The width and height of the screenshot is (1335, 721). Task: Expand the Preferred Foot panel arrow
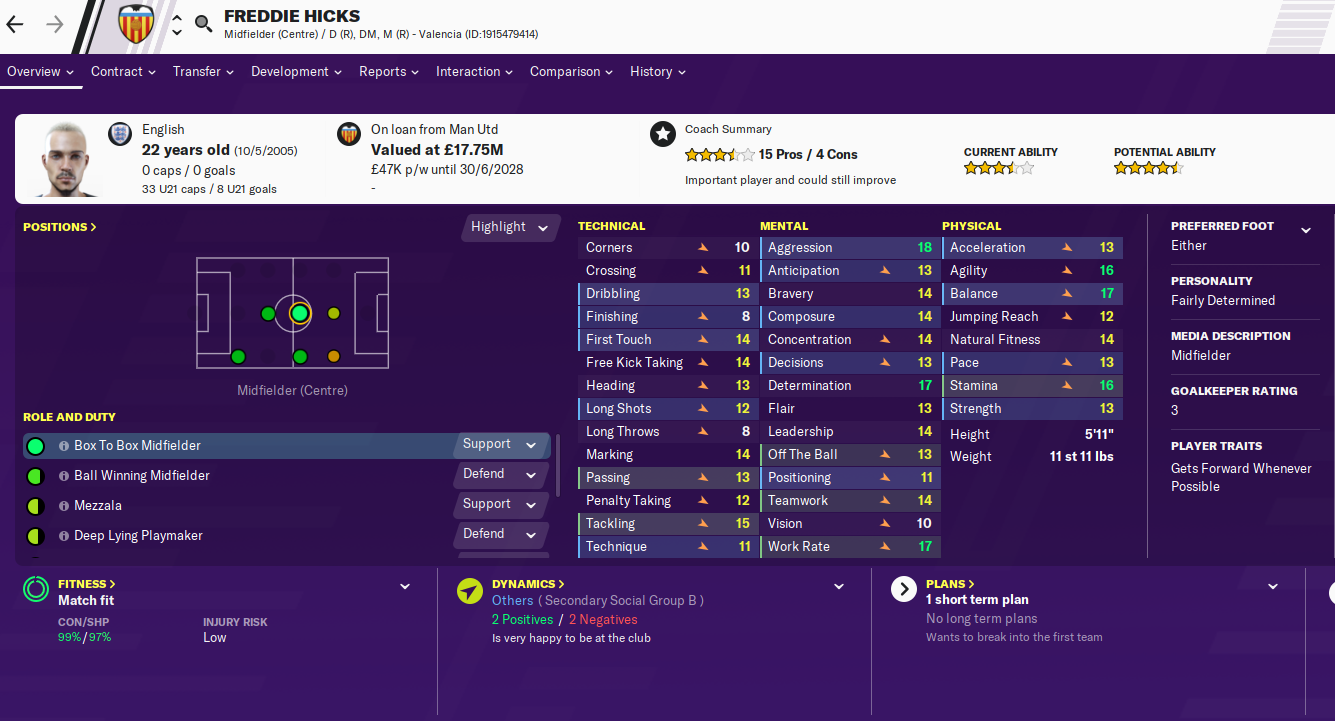tap(1305, 230)
